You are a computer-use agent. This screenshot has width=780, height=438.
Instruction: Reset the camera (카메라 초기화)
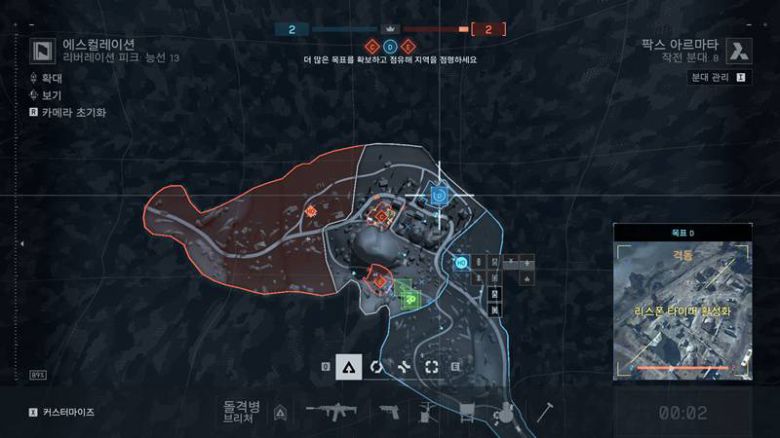[72, 113]
